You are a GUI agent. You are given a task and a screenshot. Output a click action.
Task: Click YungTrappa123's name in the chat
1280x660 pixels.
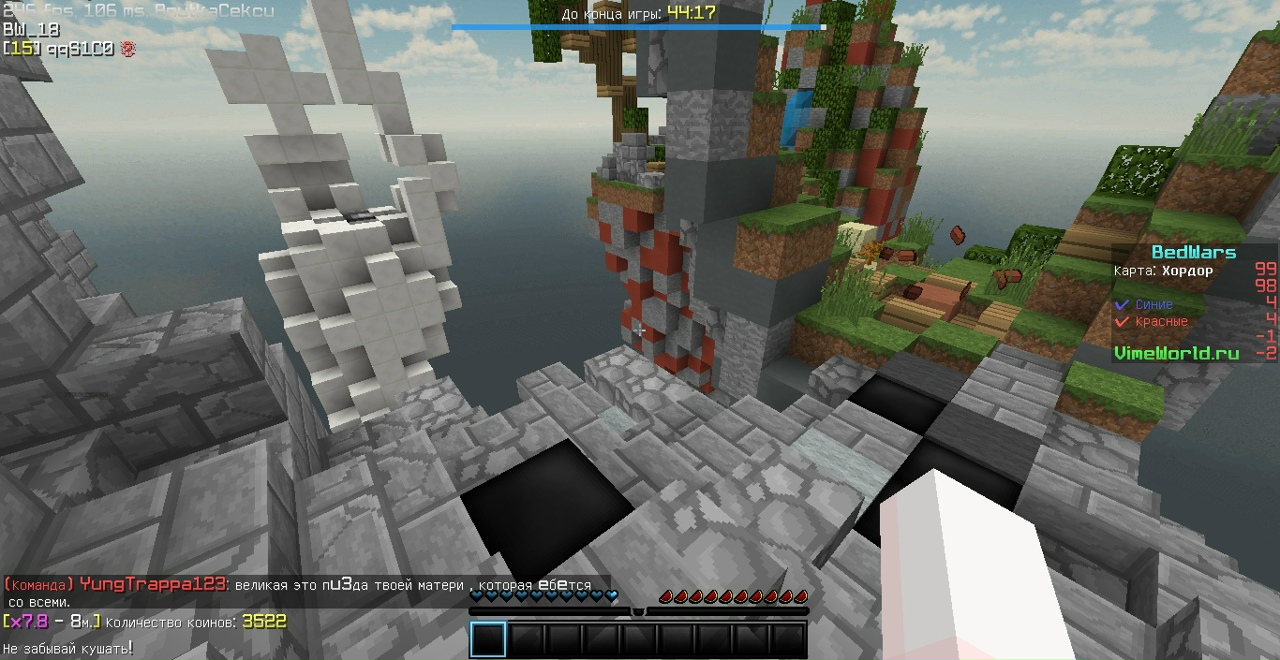coord(153,585)
